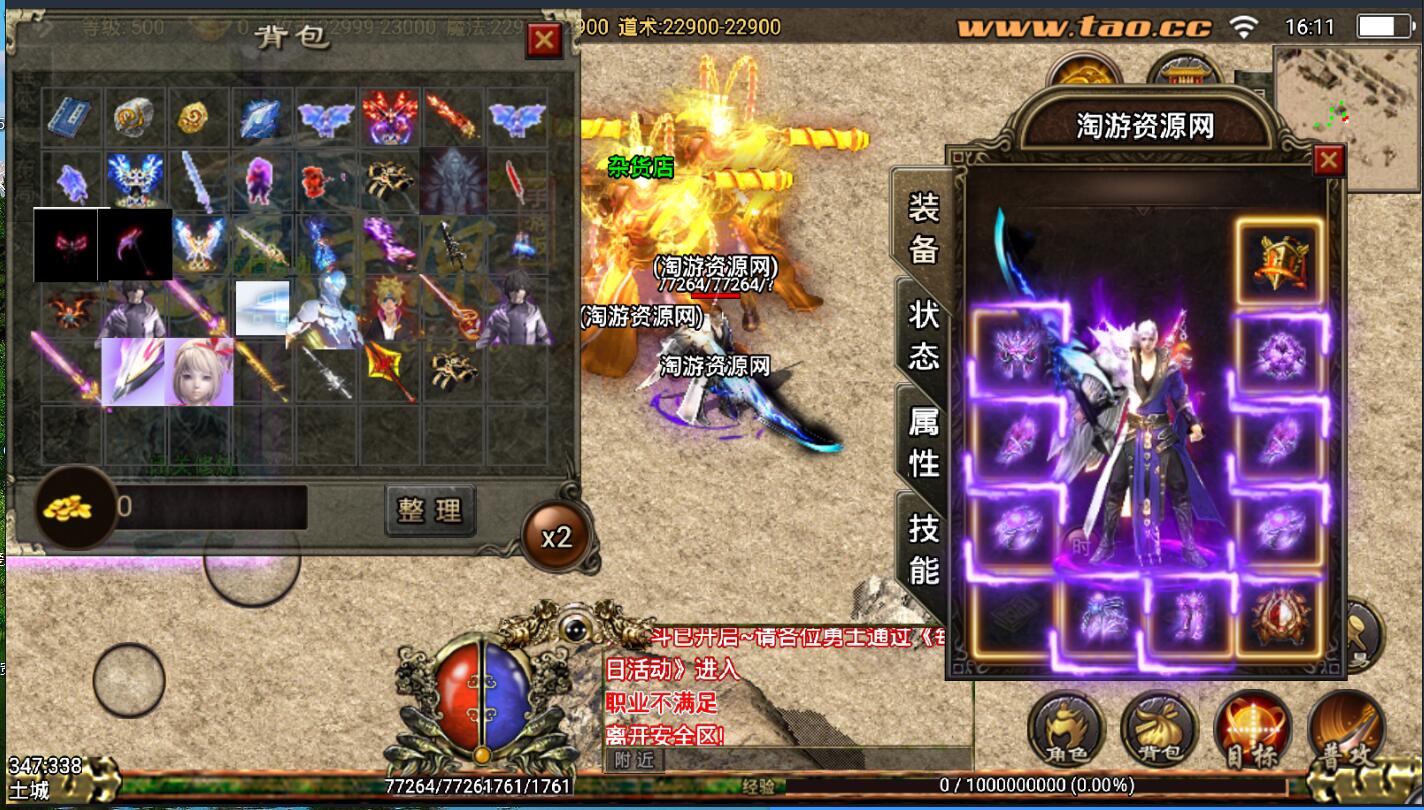Show the 属性 attributes tab
Viewport: 1424px width, 810px height.
923,442
